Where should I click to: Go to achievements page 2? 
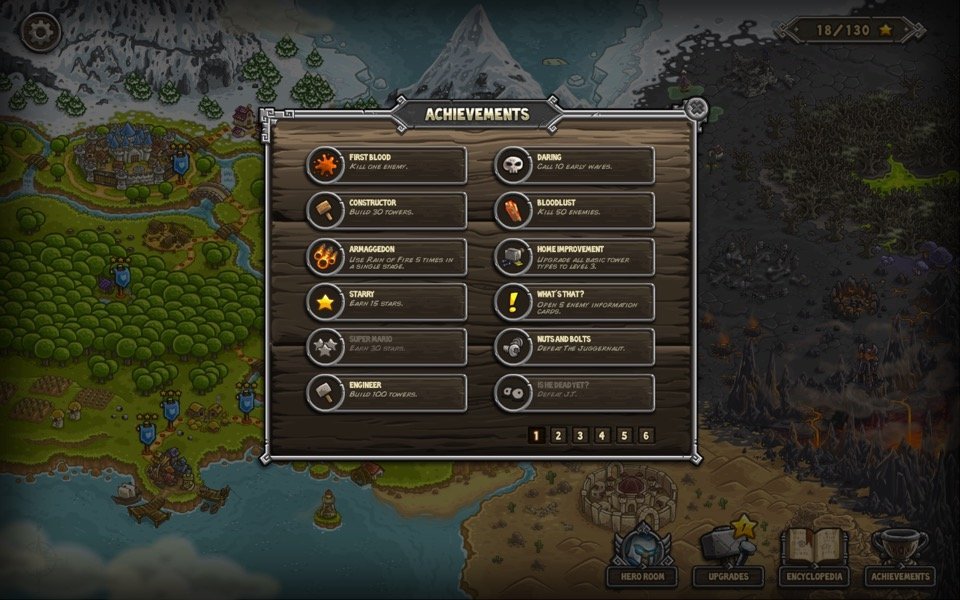(x=558, y=435)
